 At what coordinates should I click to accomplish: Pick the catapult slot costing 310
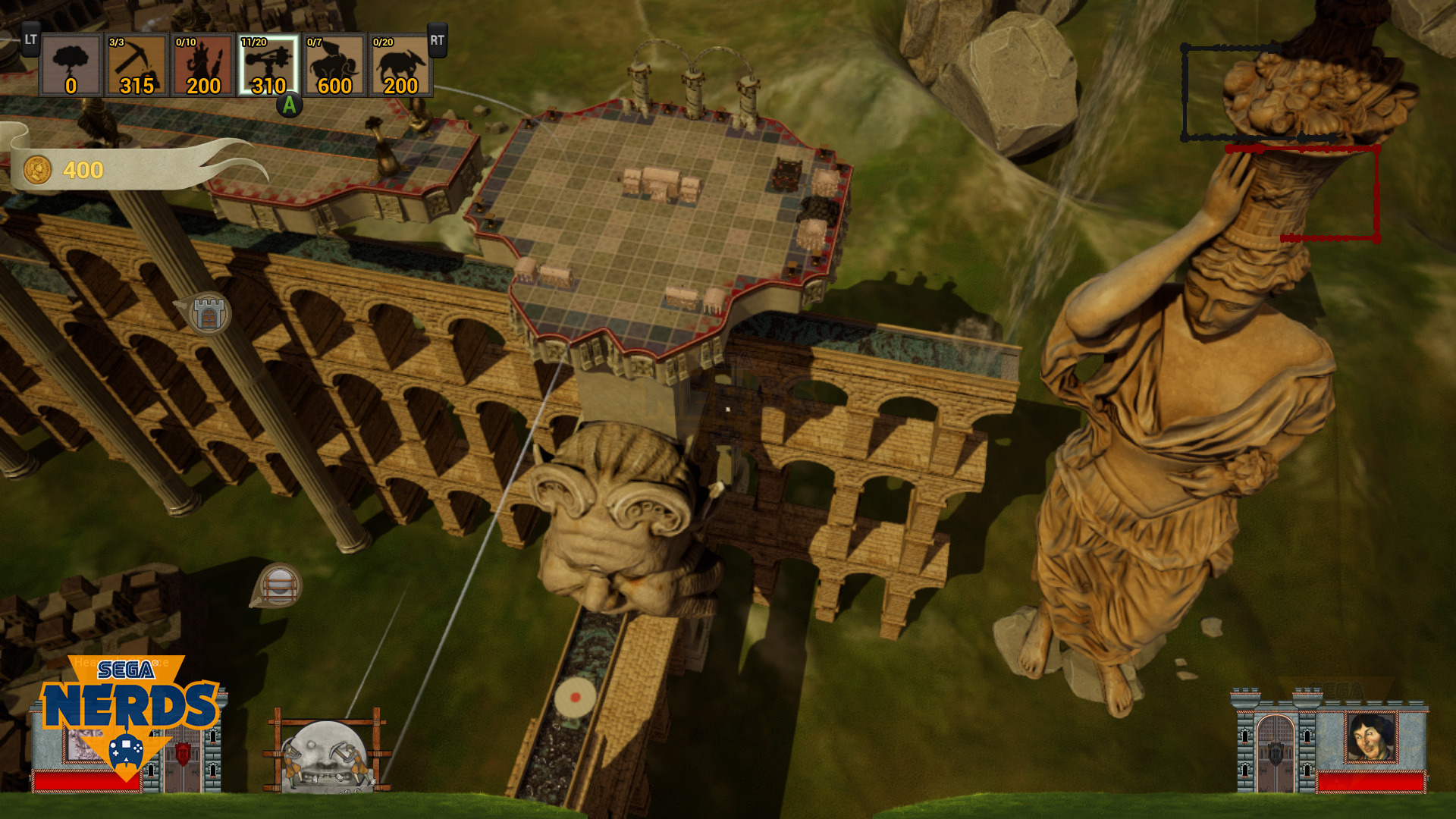(x=269, y=65)
